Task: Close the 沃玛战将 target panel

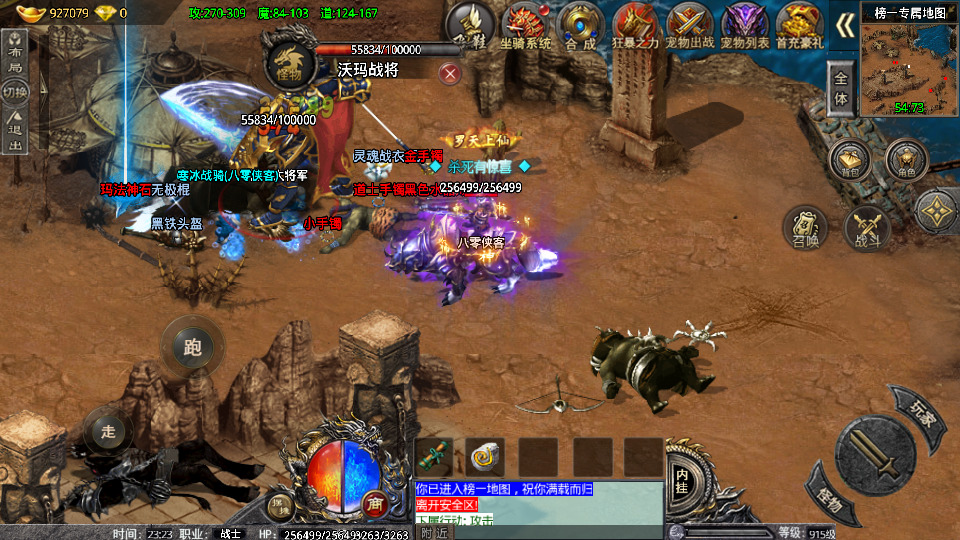Action: pyautogui.click(x=450, y=72)
